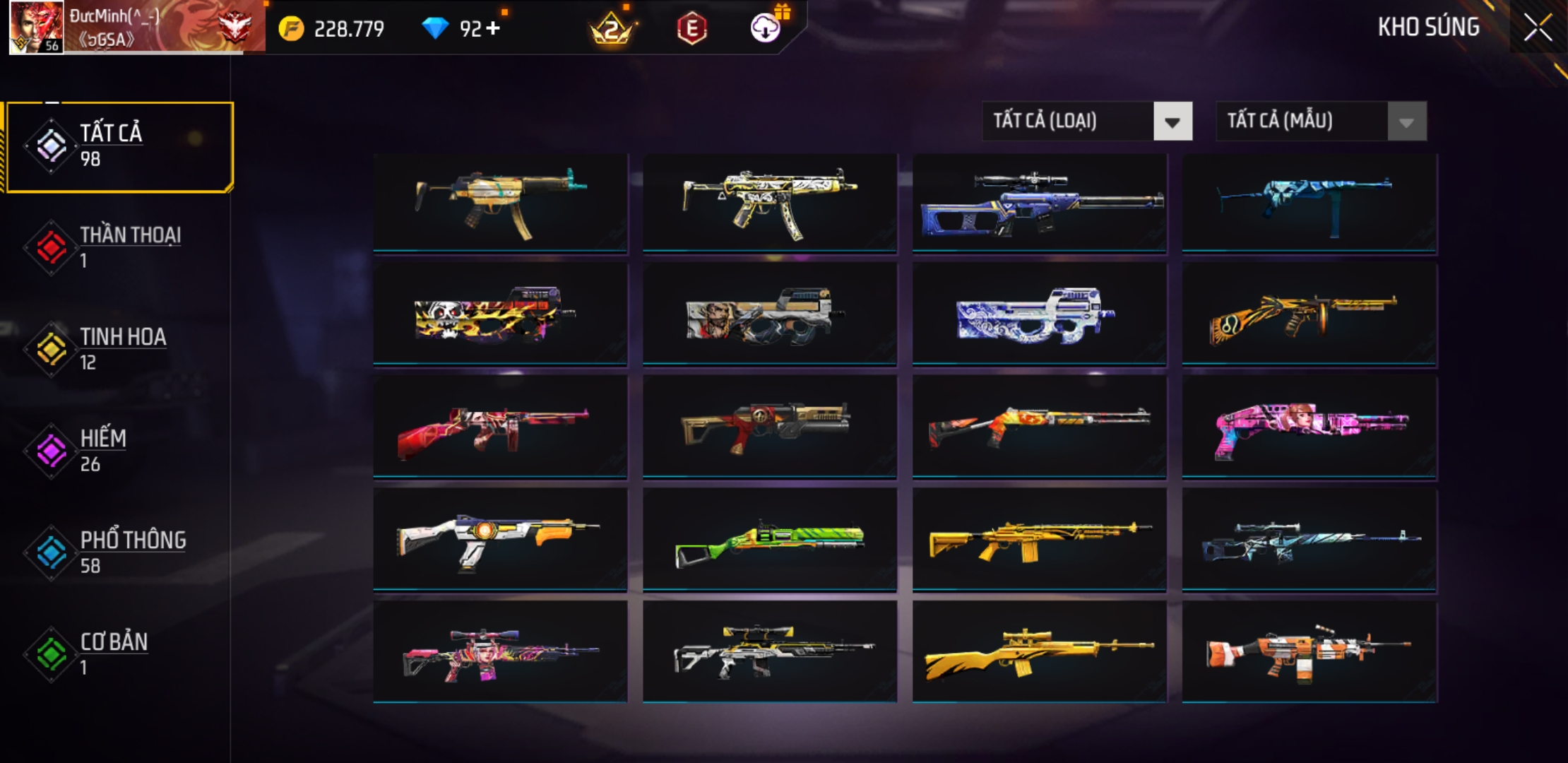
Task: Select the orange and white machine gun skin
Action: pyautogui.click(x=1309, y=652)
